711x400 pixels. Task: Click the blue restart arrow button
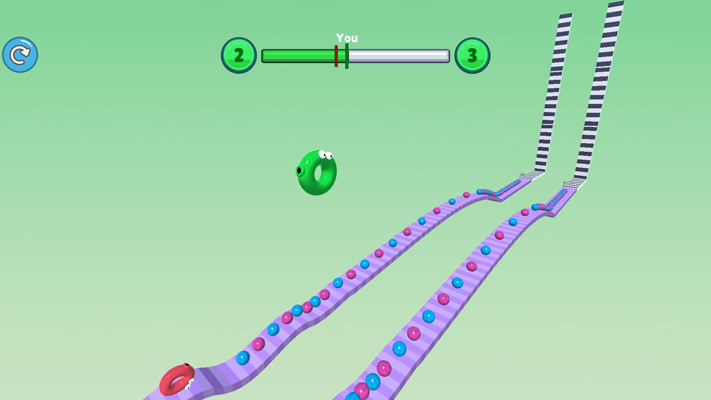[20, 55]
